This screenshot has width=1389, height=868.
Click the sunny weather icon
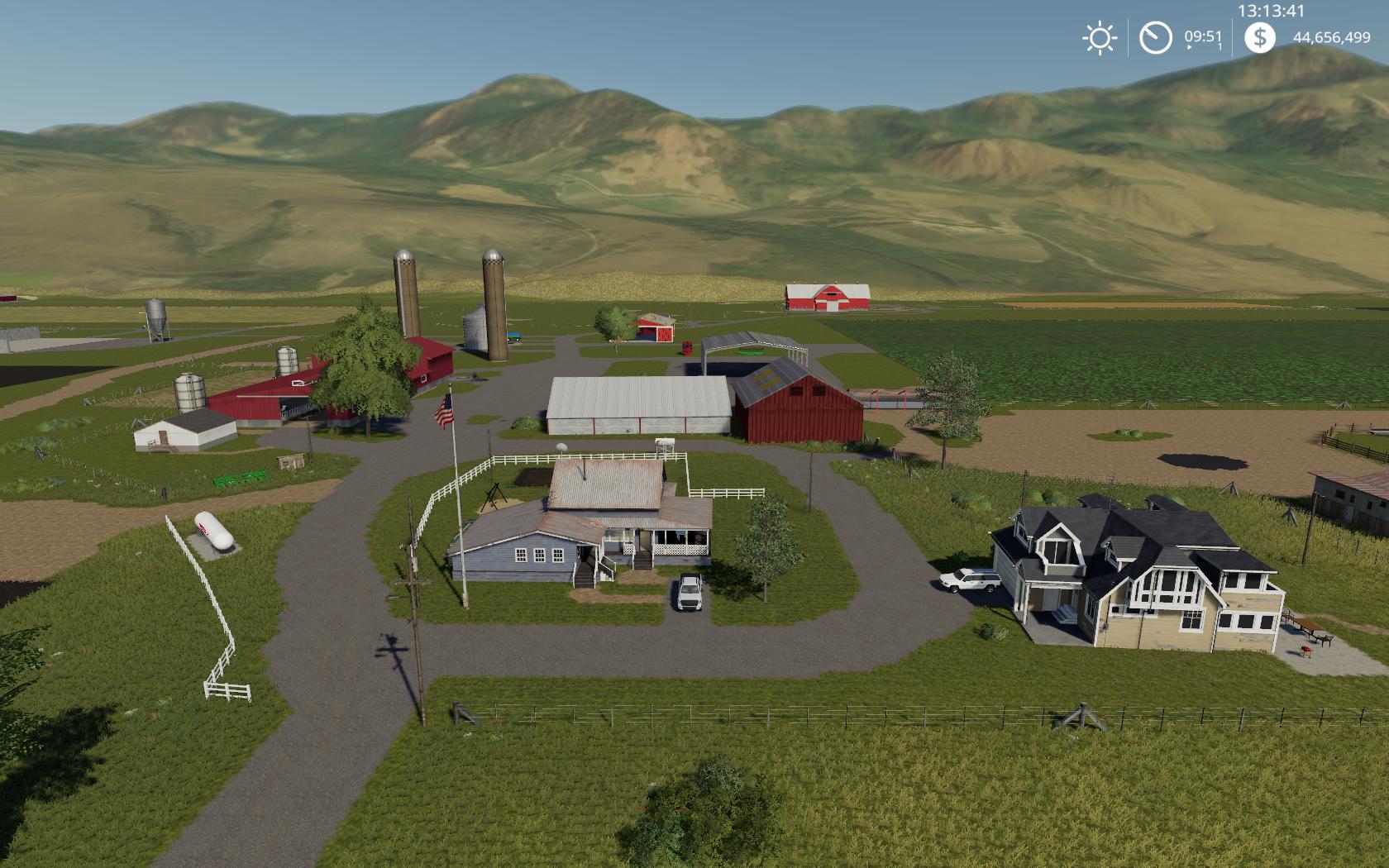point(1099,38)
